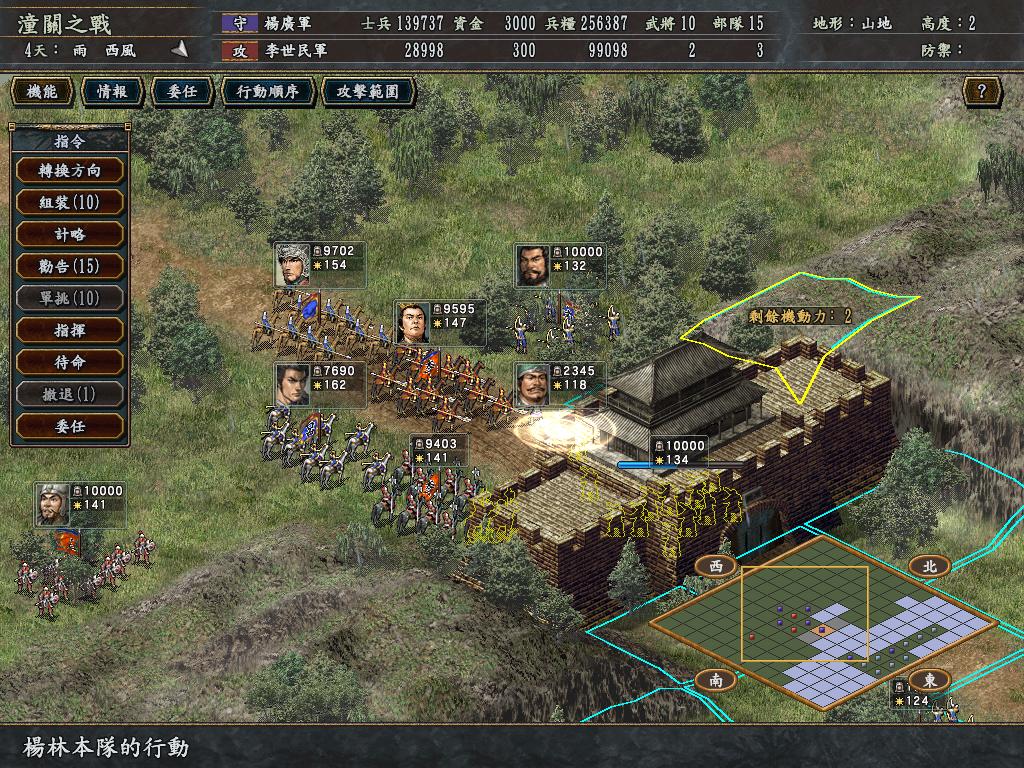Show the 攻擊範圍 attack range

pyautogui.click(x=368, y=92)
